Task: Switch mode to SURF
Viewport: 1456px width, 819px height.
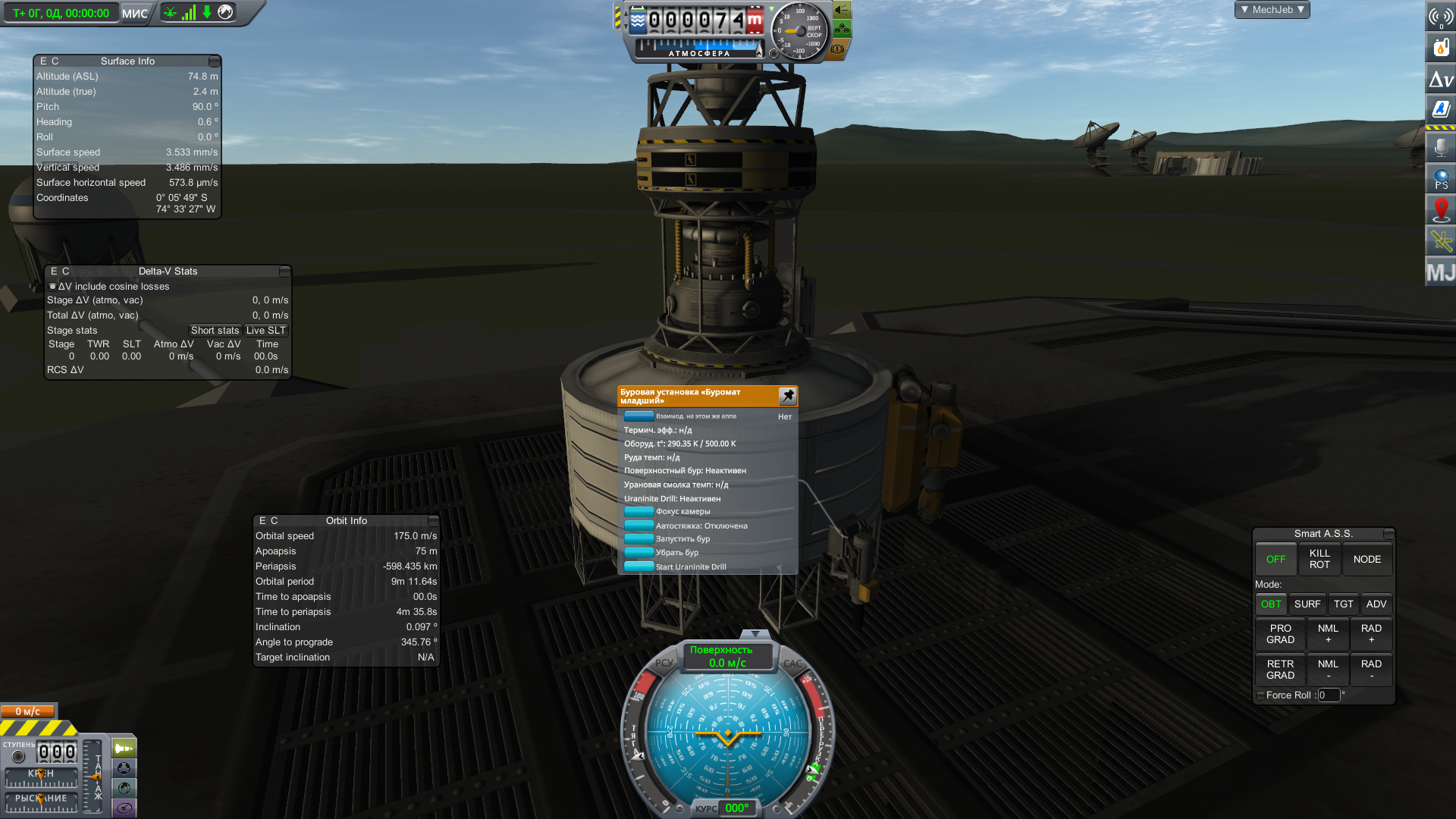Action: coord(1307,604)
